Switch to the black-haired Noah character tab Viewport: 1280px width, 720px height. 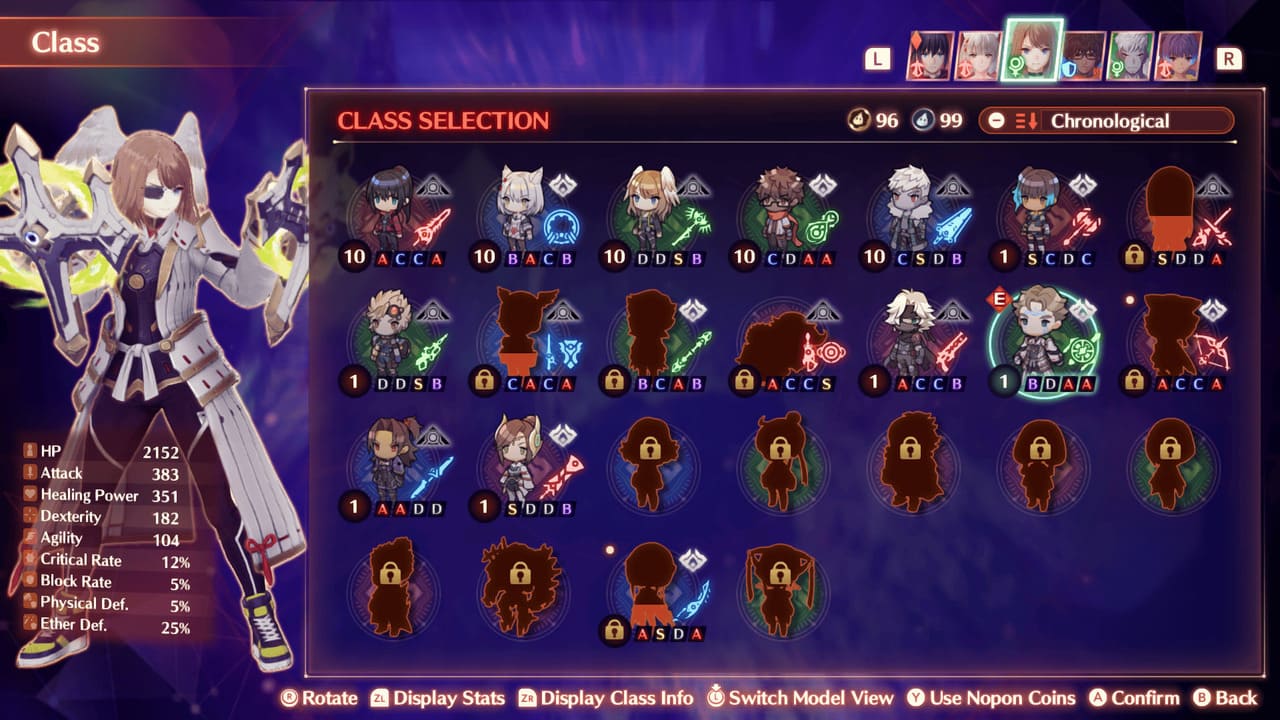[930, 56]
